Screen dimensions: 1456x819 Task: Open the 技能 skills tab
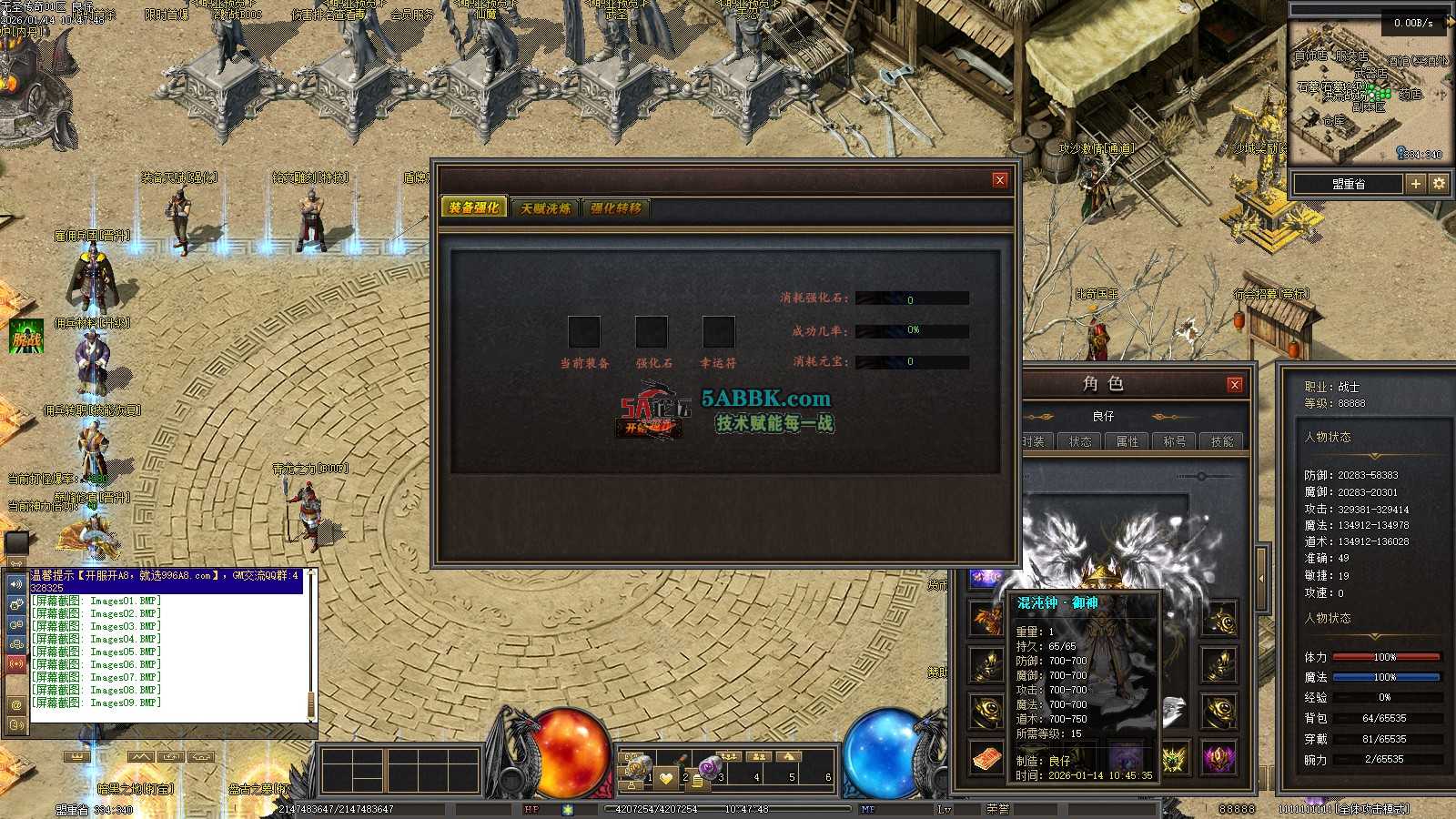(x=1222, y=441)
